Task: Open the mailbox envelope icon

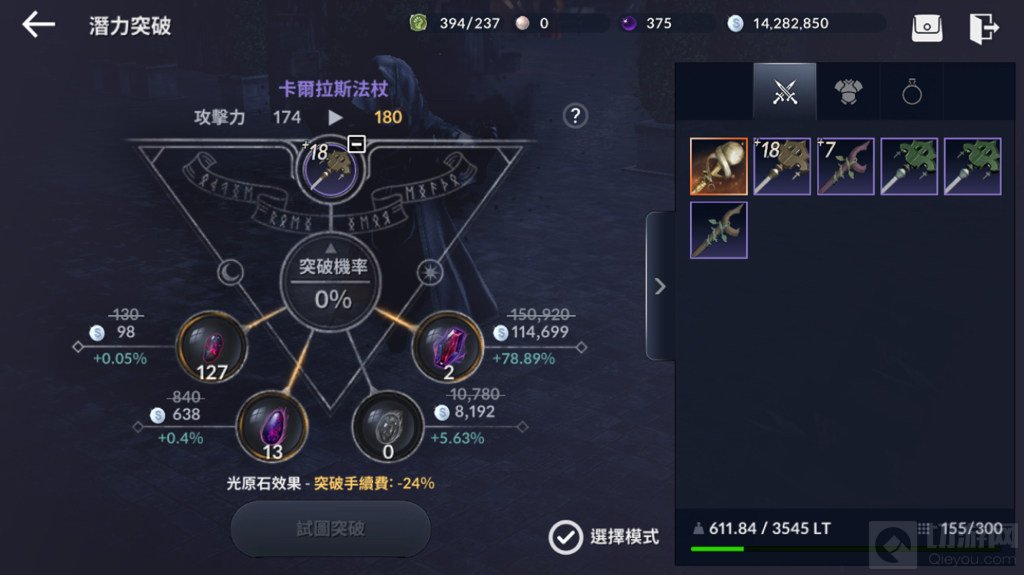Action: (927, 27)
